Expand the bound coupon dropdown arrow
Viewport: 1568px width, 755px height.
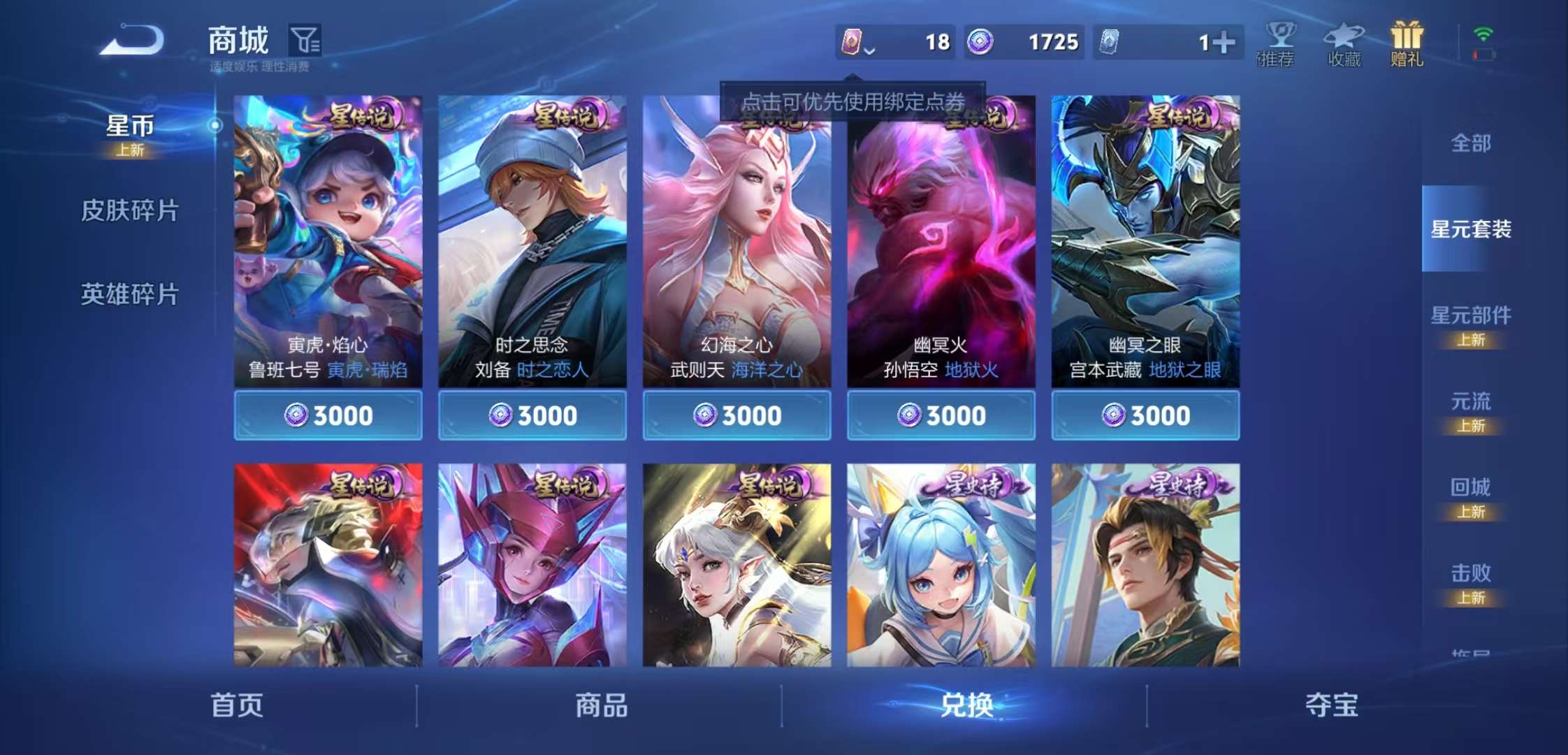click(x=870, y=51)
